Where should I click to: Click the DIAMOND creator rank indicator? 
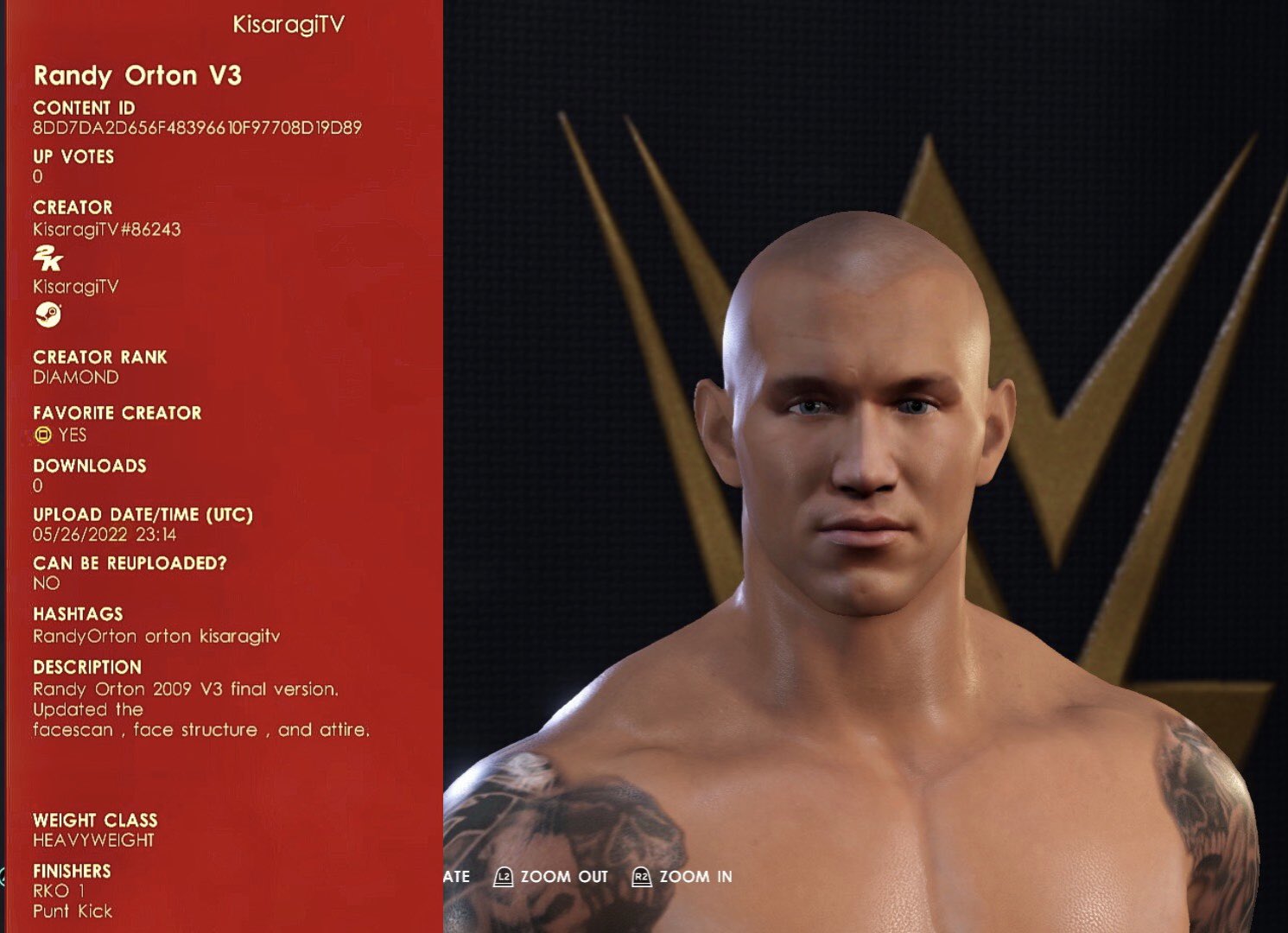click(x=76, y=377)
